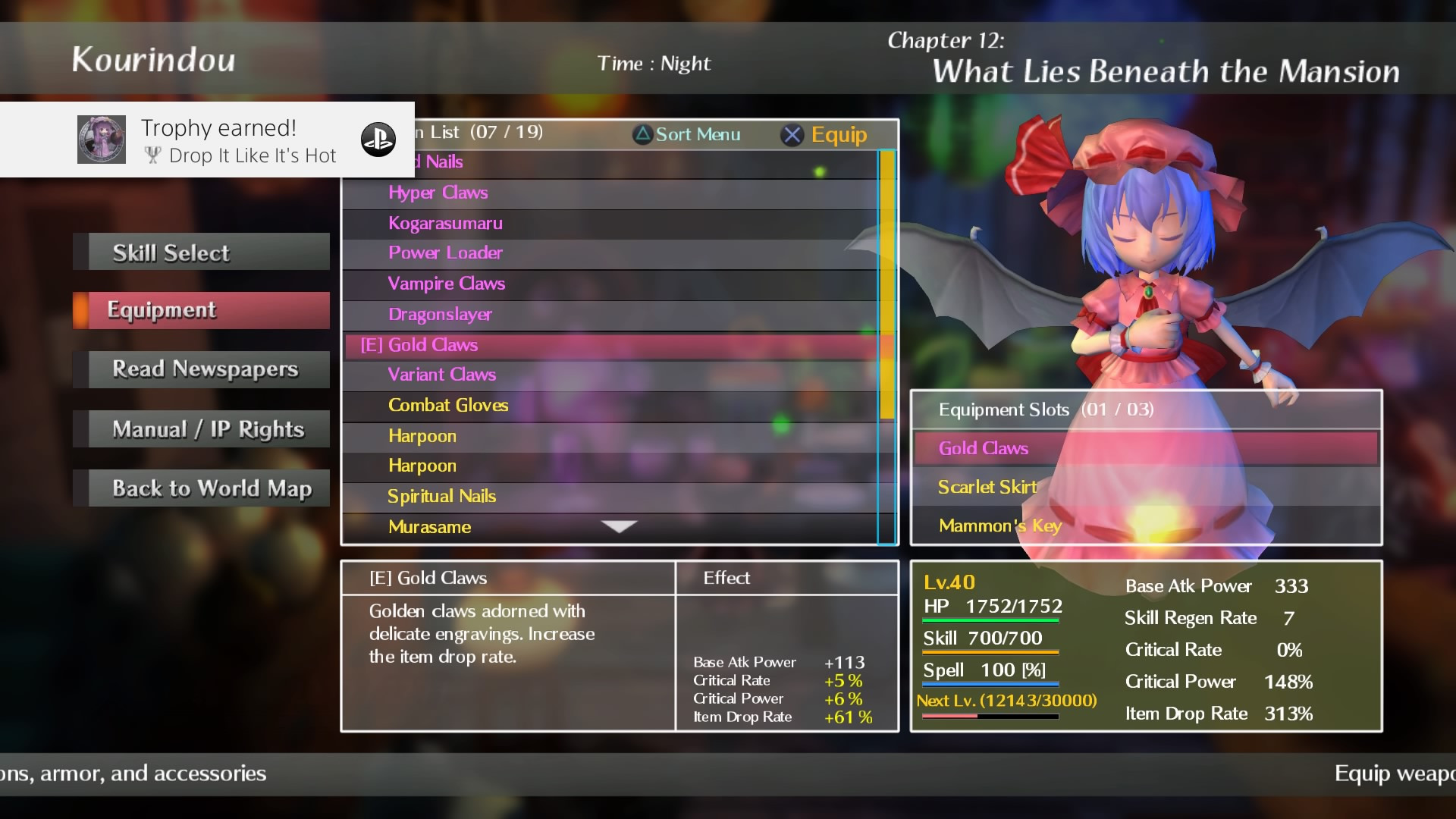The width and height of the screenshot is (1456, 819).
Task: Select the Murasame weapon
Action: pos(429,527)
